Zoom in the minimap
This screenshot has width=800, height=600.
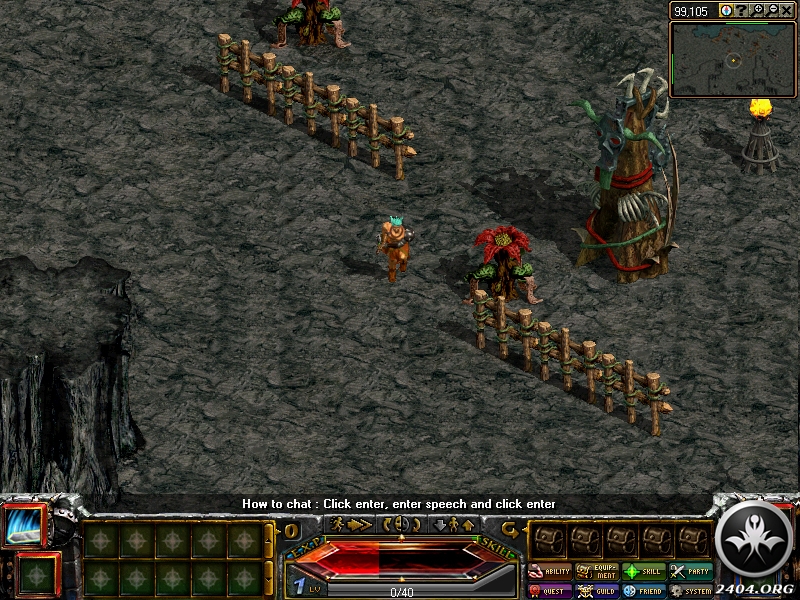759,10
